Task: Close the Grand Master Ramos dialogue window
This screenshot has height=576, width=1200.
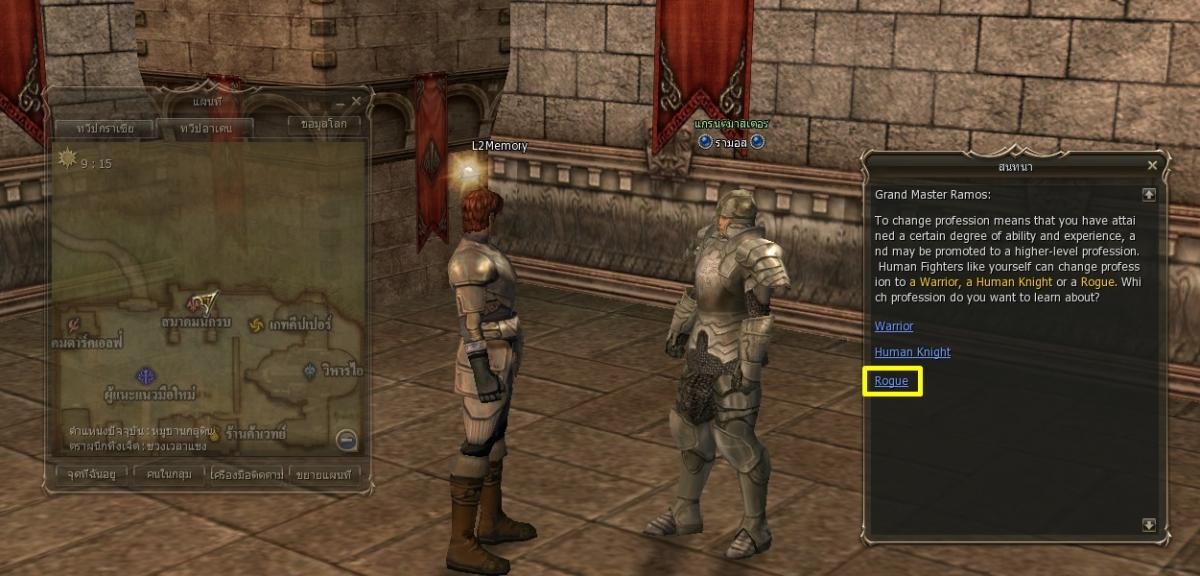Action: coord(1152,165)
